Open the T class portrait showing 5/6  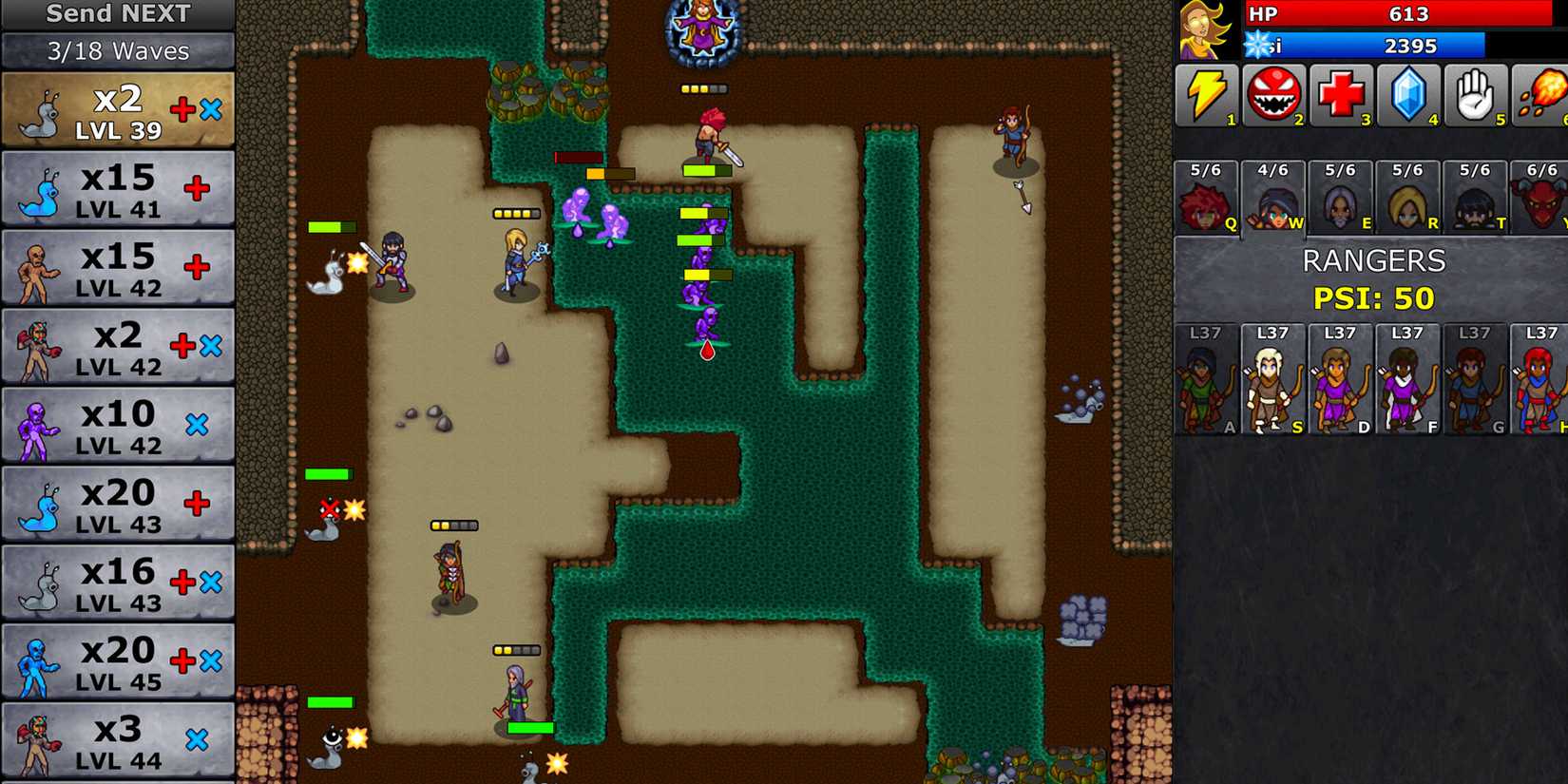(1475, 198)
